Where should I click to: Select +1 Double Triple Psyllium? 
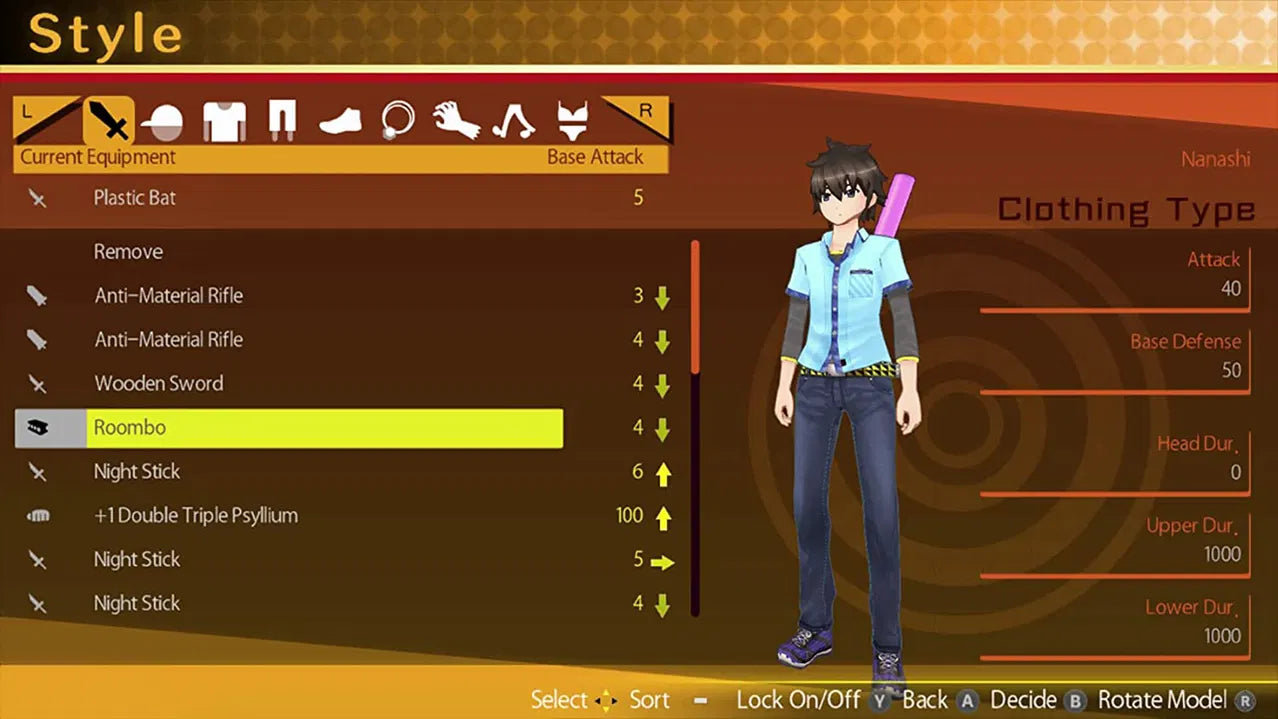point(195,516)
